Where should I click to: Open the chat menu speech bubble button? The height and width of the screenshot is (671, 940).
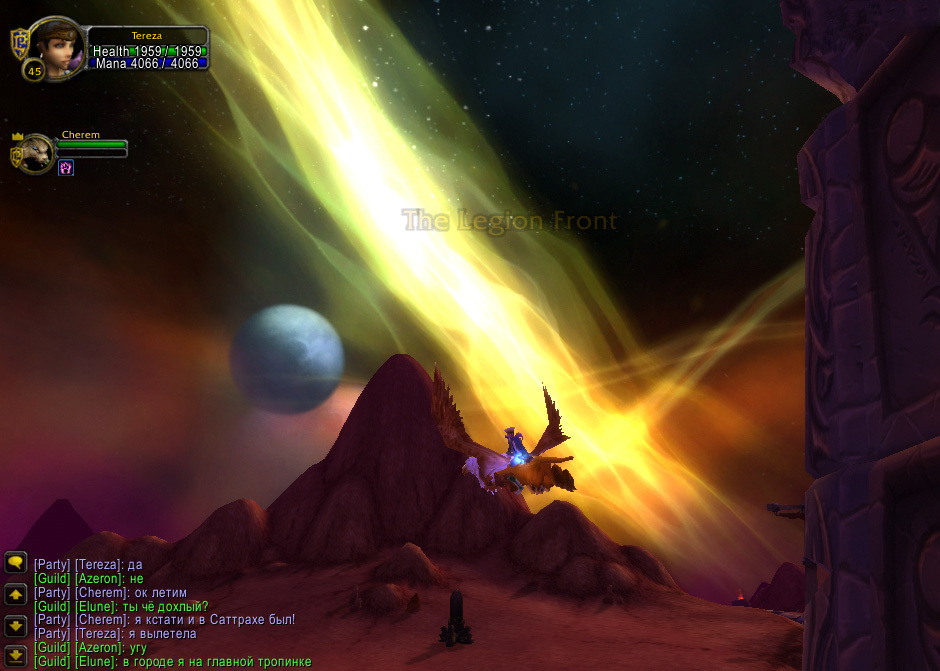pos(15,563)
